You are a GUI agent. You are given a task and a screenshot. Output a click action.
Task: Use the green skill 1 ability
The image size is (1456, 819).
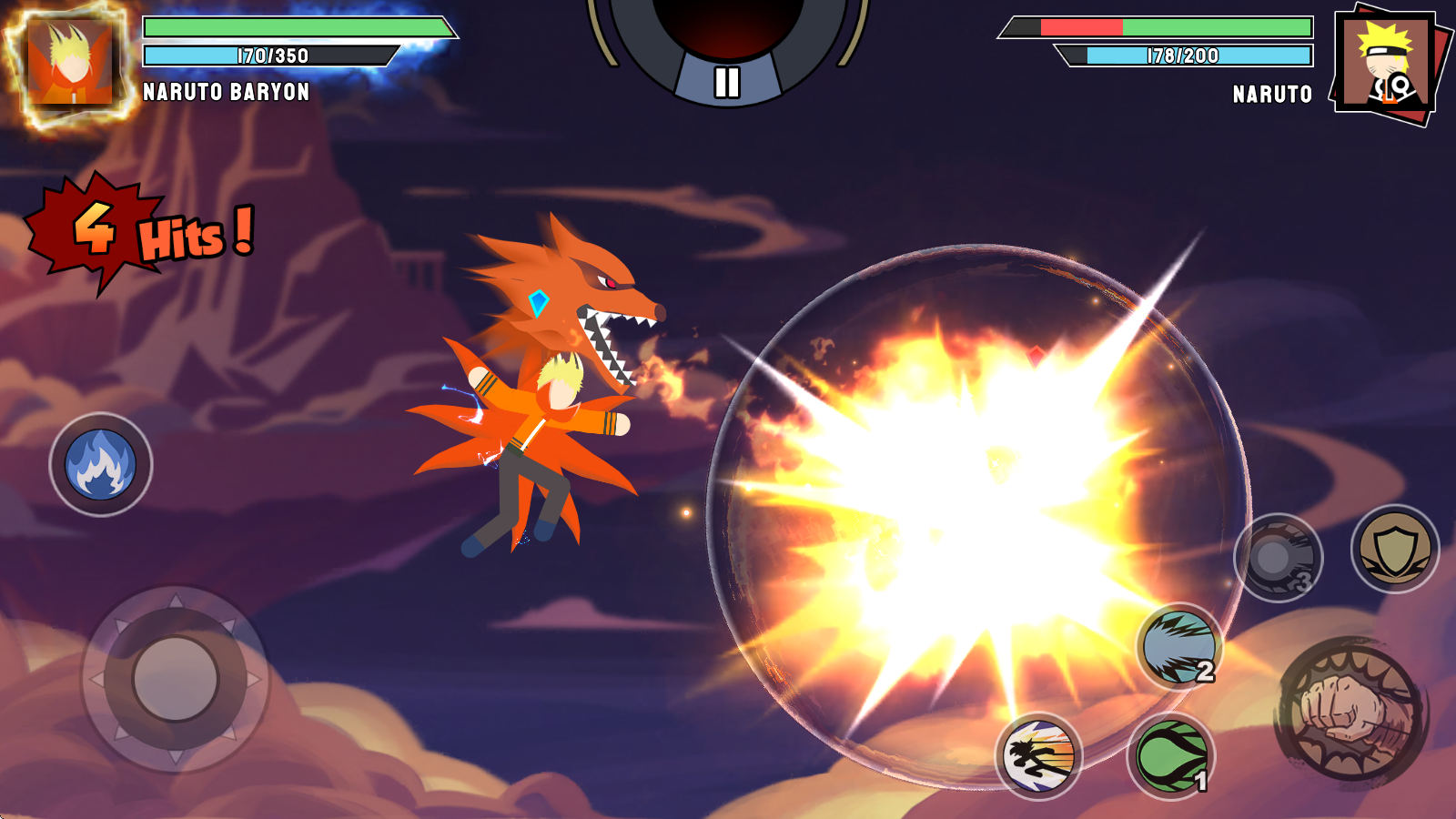click(x=1172, y=755)
